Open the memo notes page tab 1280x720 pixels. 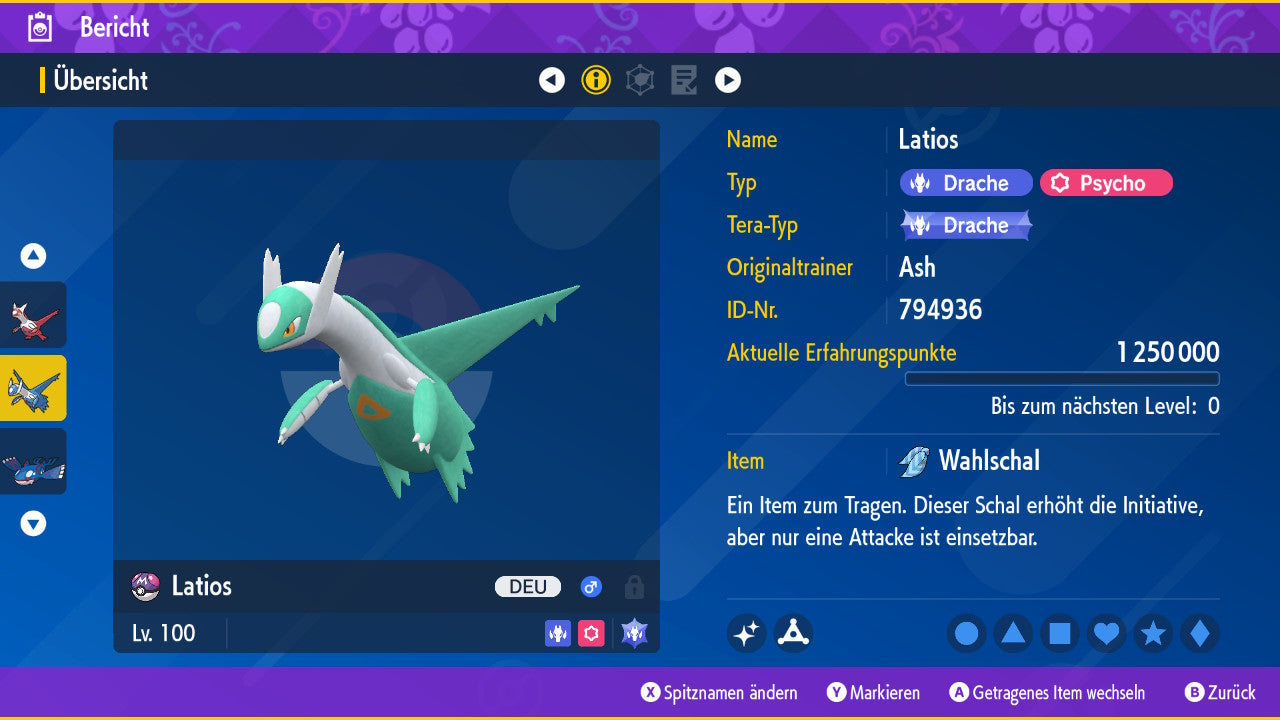684,80
